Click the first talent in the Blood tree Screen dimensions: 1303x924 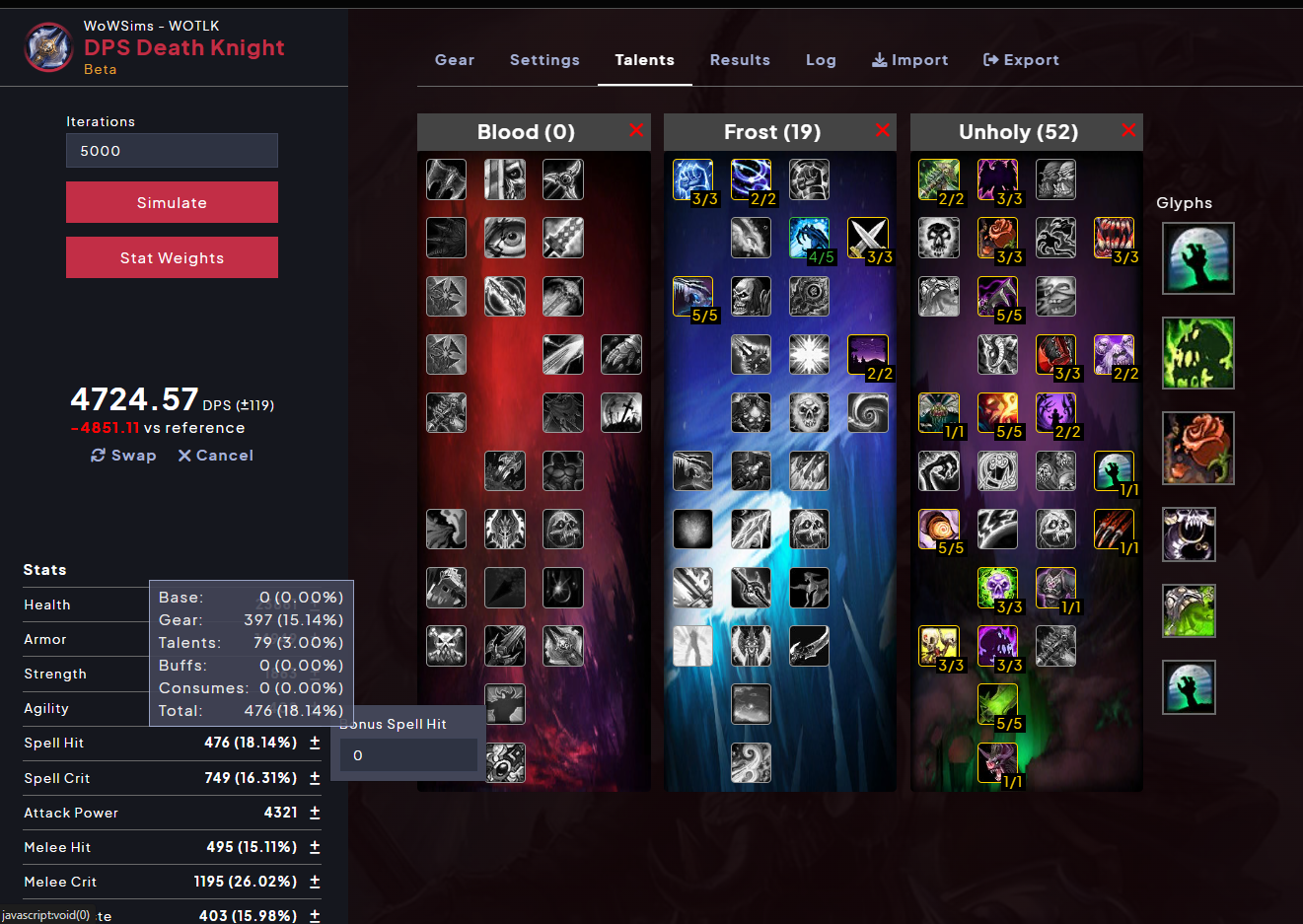[446, 178]
